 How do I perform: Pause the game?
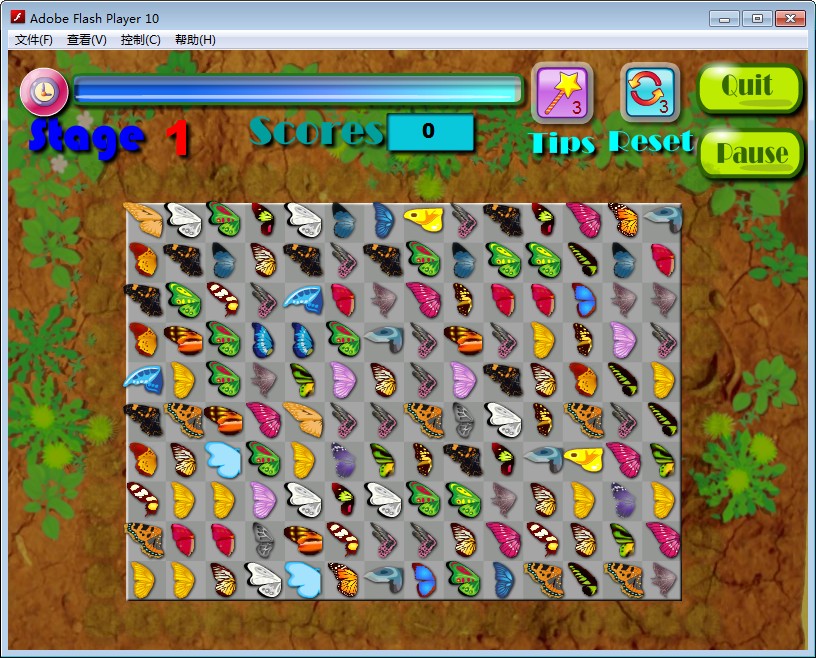(x=751, y=153)
